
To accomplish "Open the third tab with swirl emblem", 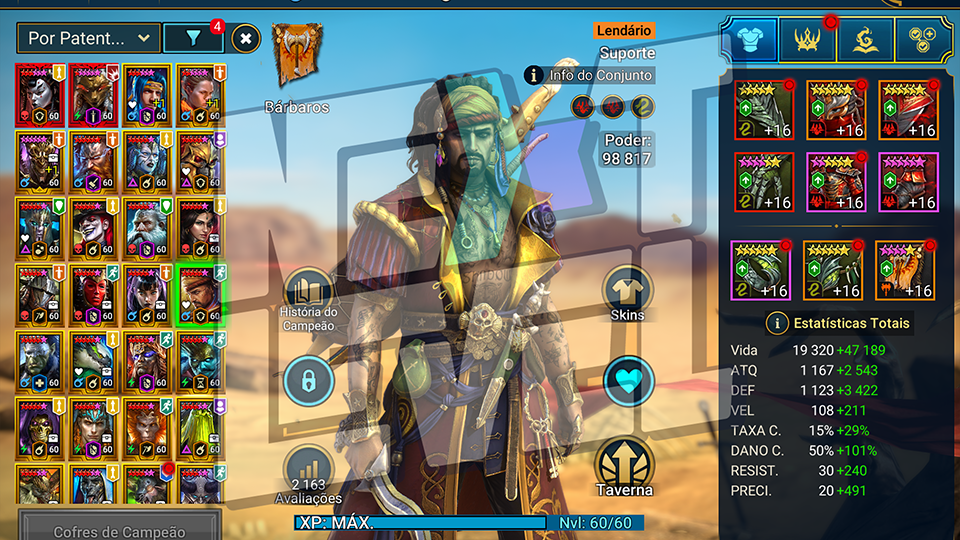I will pos(865,41).
